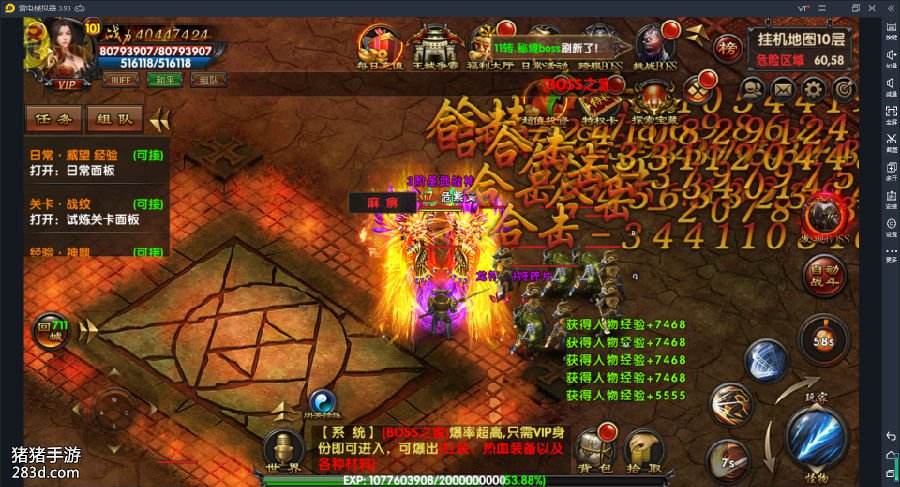Open the 挑战BOSS challenge icon
The image size is (900, 487).
(x=655, y=47)
